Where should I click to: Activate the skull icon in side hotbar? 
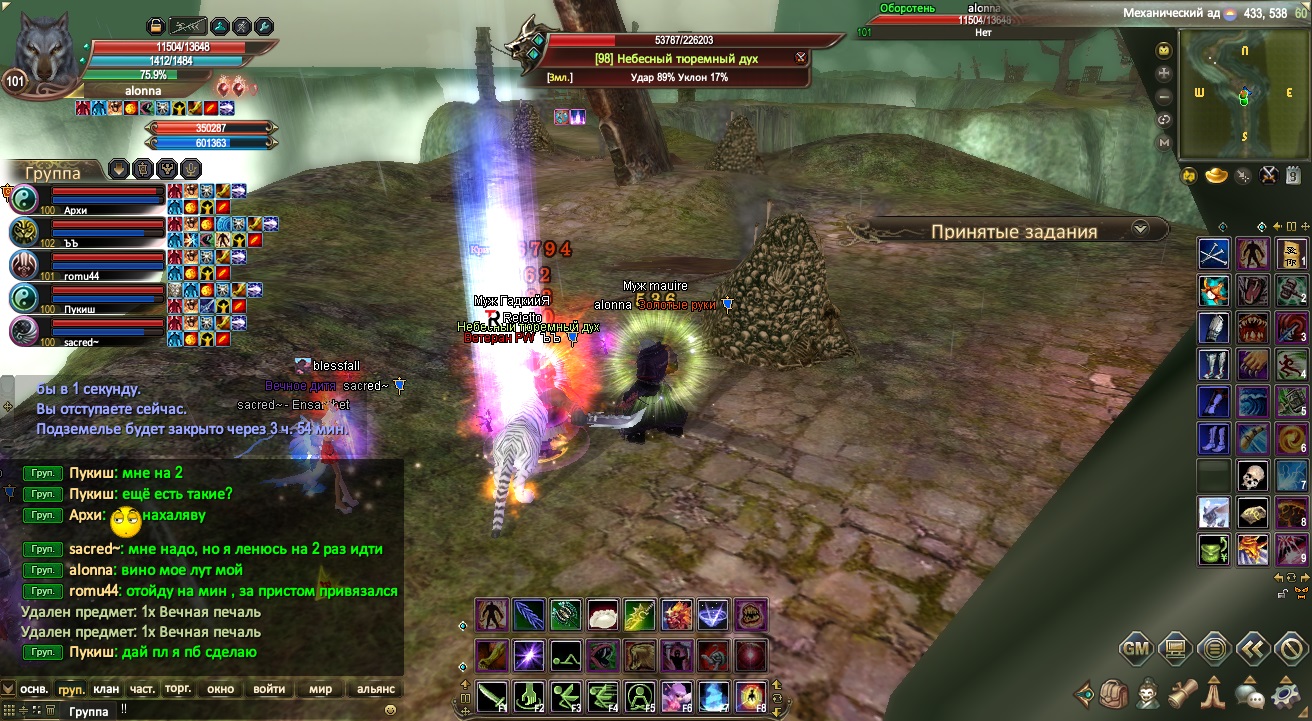[1252, 476]
